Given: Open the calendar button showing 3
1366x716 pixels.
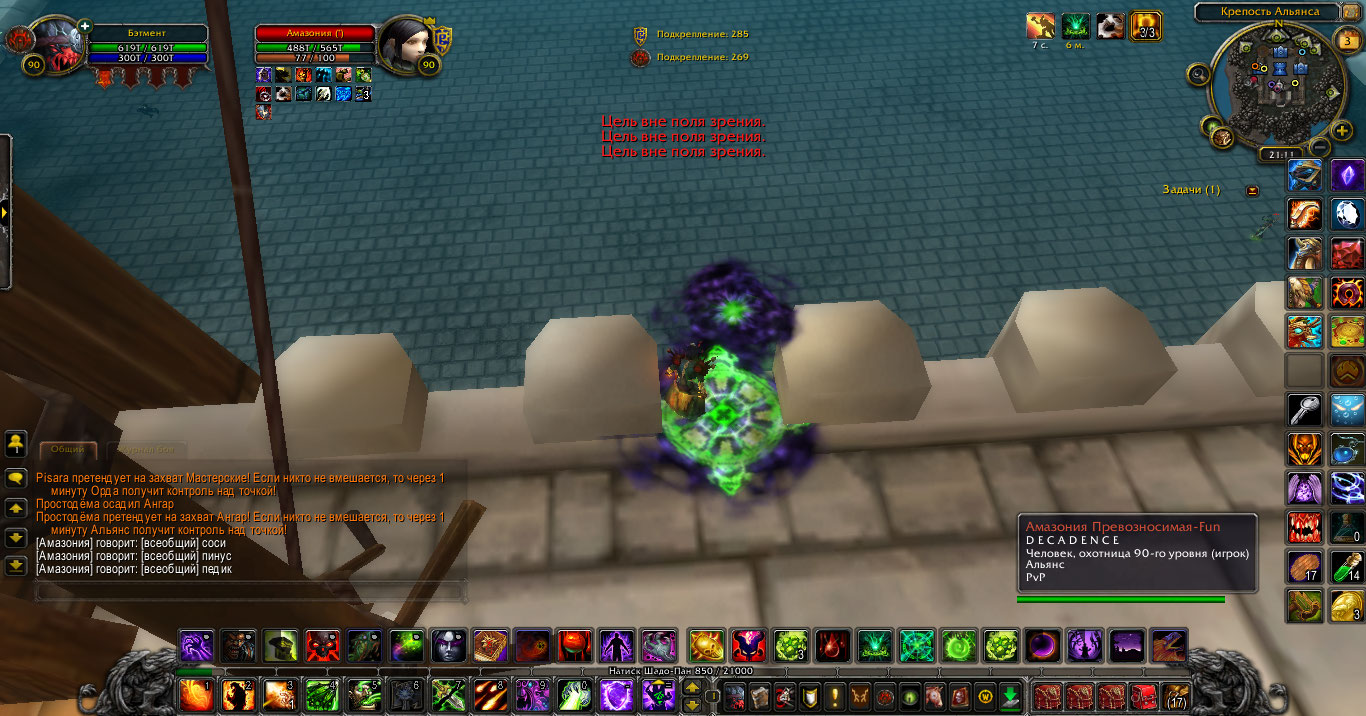Looking at the screenshot, I should click(1346, 41).
